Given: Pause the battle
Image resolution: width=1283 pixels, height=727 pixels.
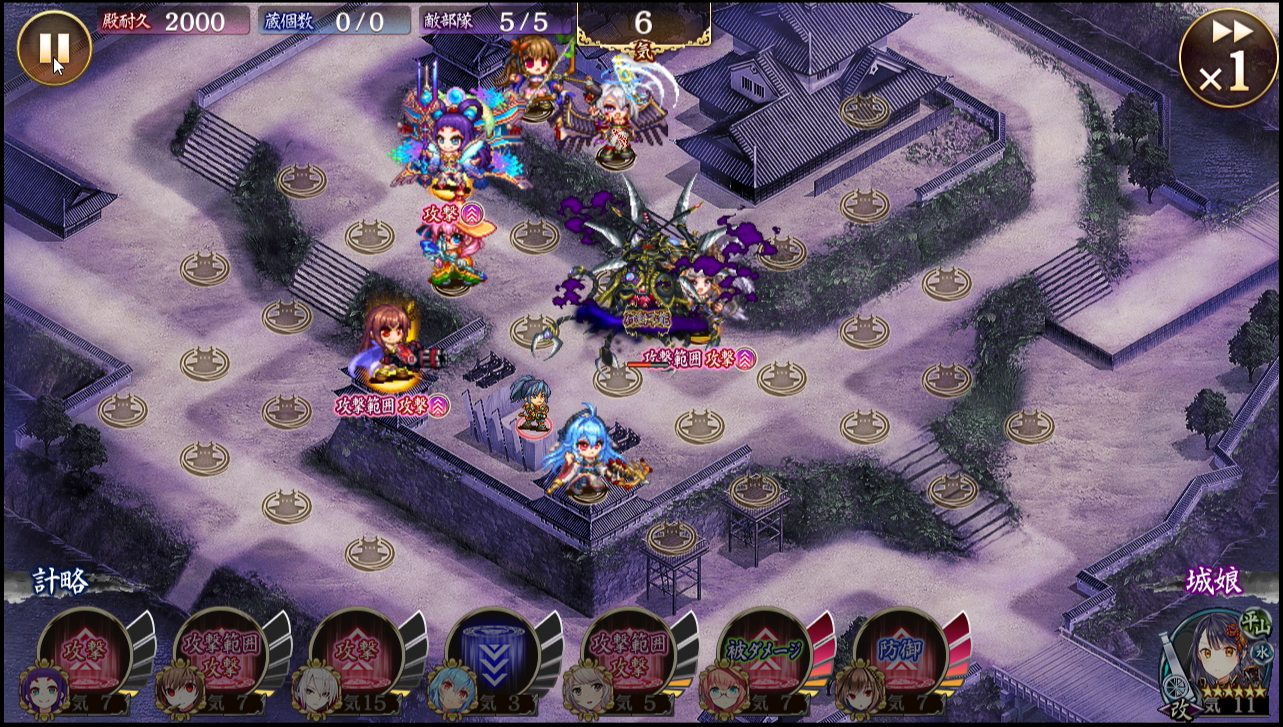Looking at the screenshot, I should coord(54,47).
